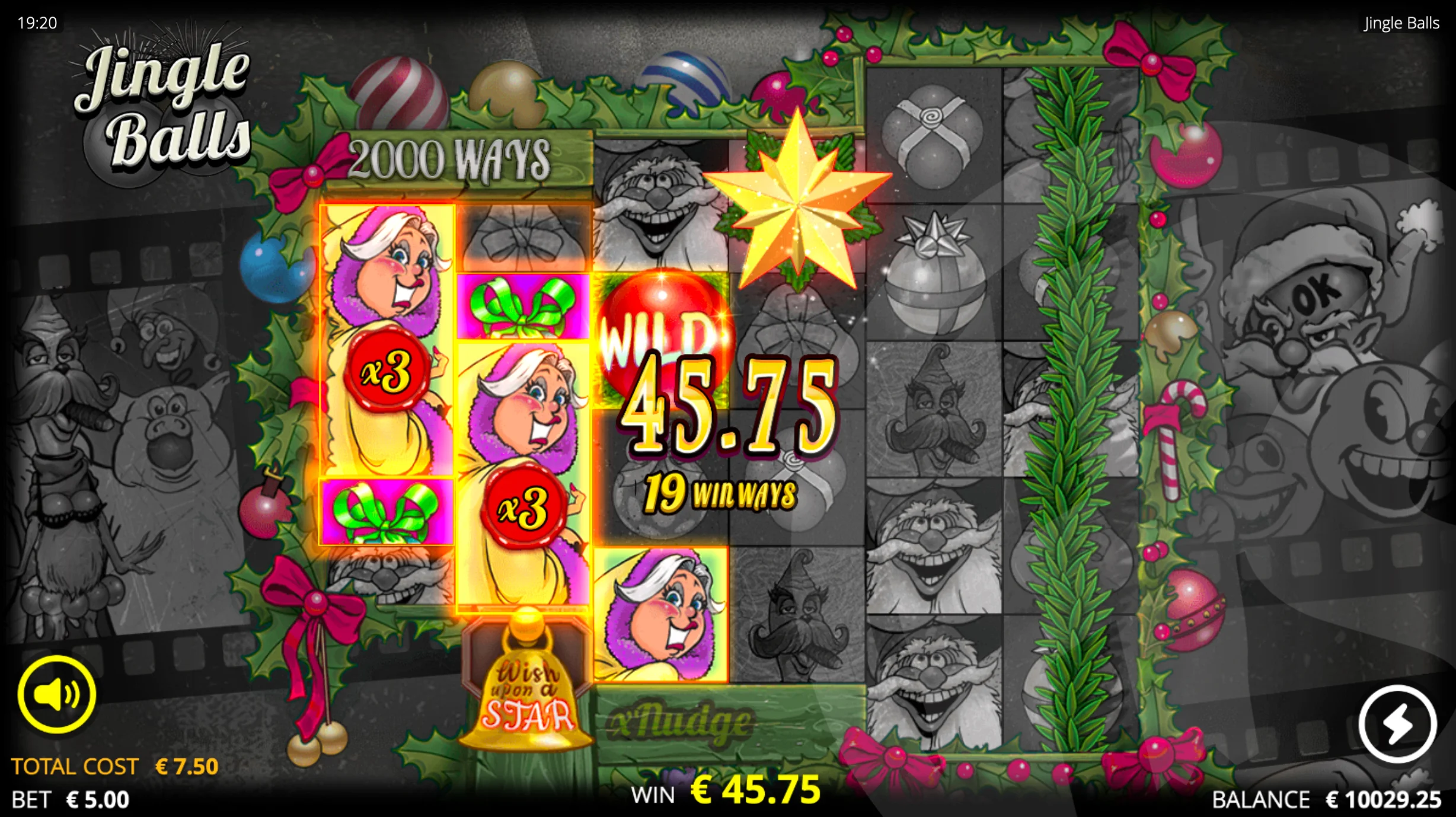Mute game audio with the speaker icon
This screenshot has width=1456, height=817.
click(57, 695)
